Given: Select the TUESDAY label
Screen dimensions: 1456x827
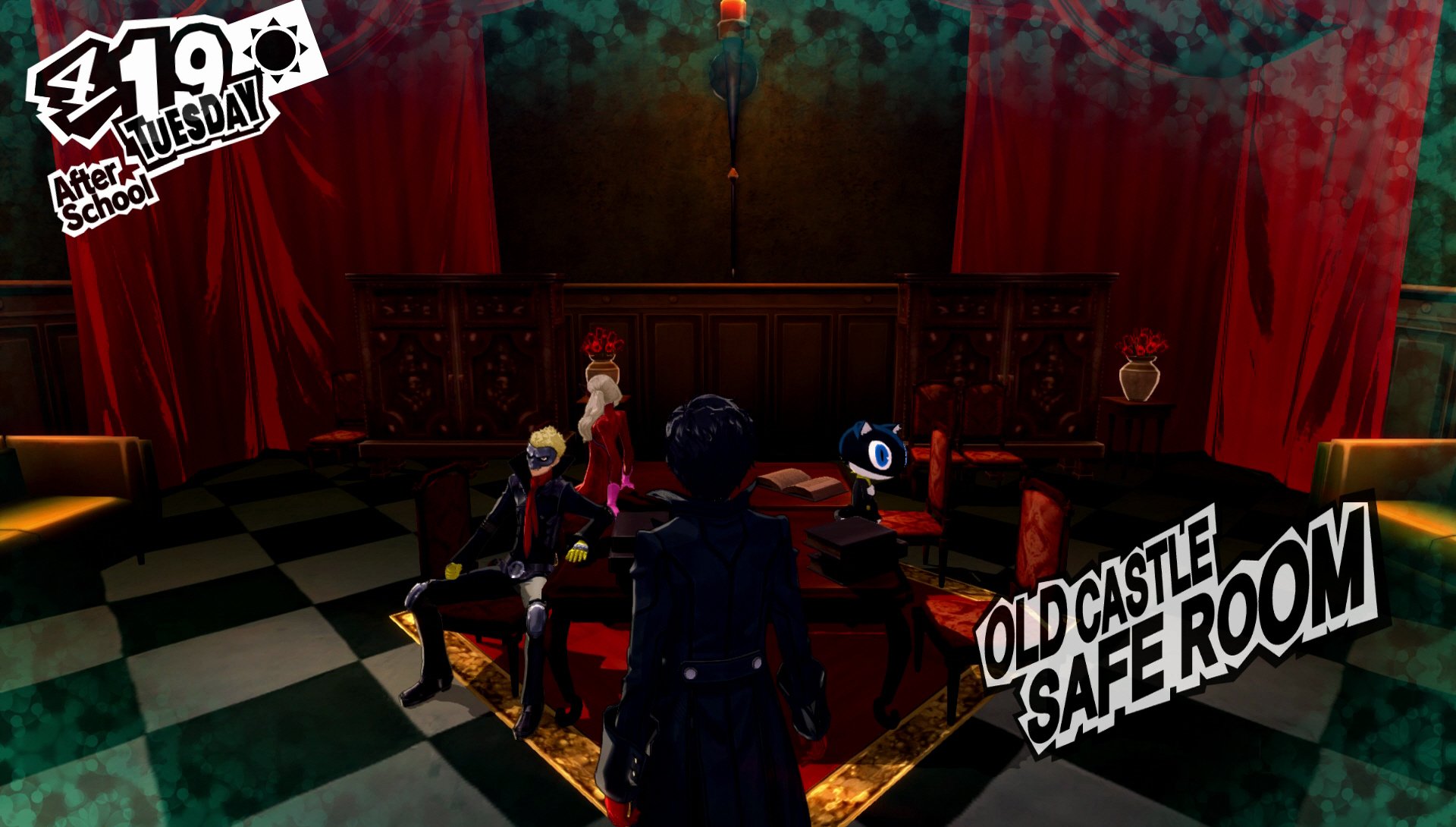Looking at the screenshot, I should [192, 121].
